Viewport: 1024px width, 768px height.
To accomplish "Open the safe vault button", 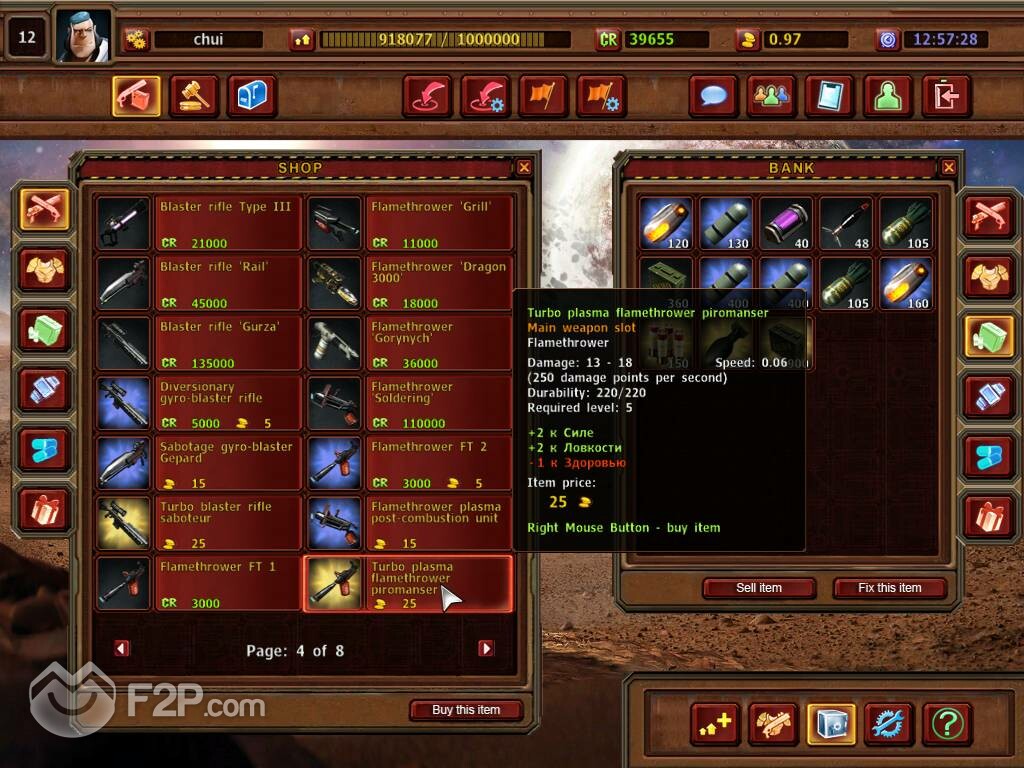I will tap(831, 722).
